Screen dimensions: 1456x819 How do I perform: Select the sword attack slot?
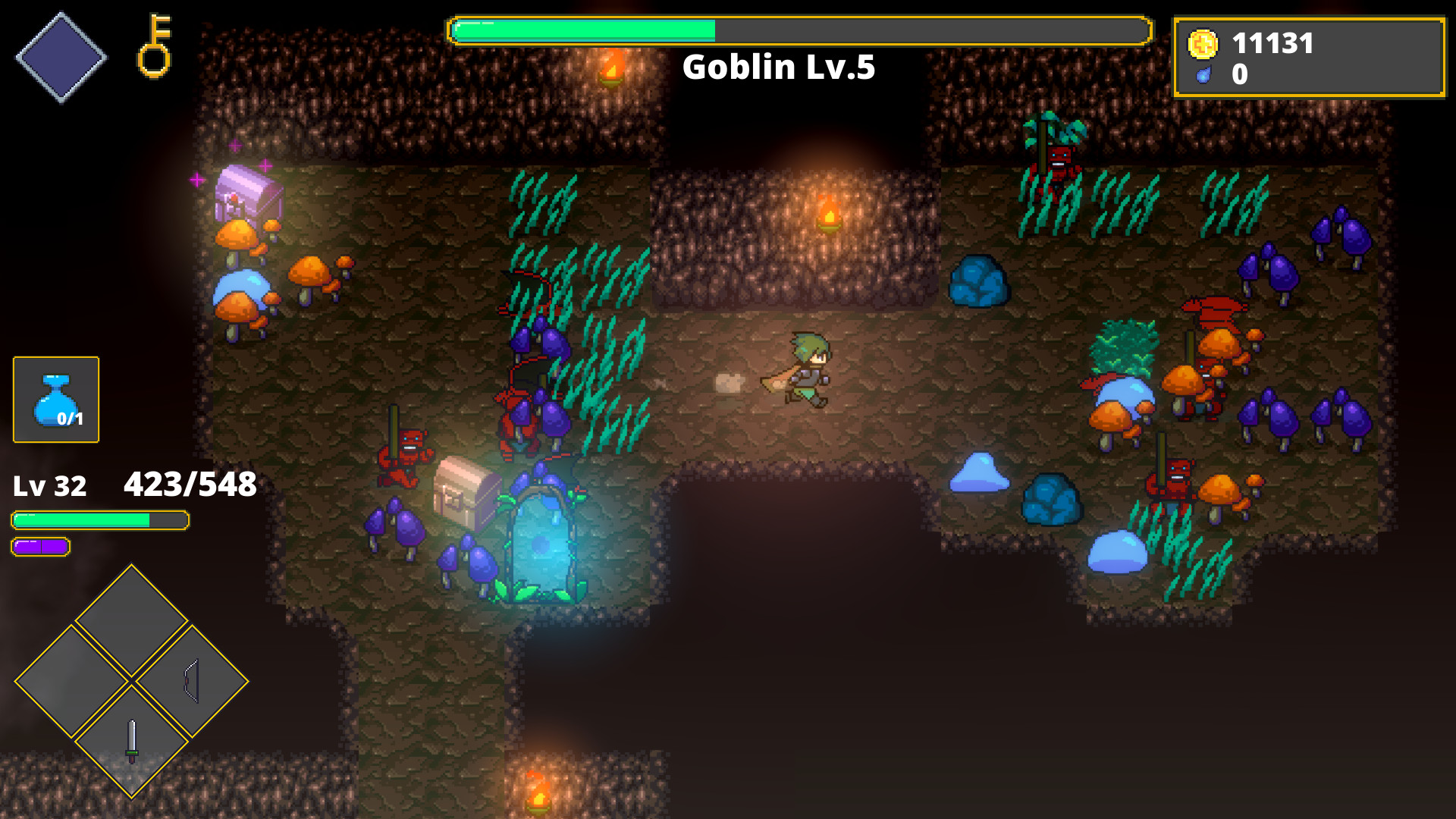click(132, 741)
